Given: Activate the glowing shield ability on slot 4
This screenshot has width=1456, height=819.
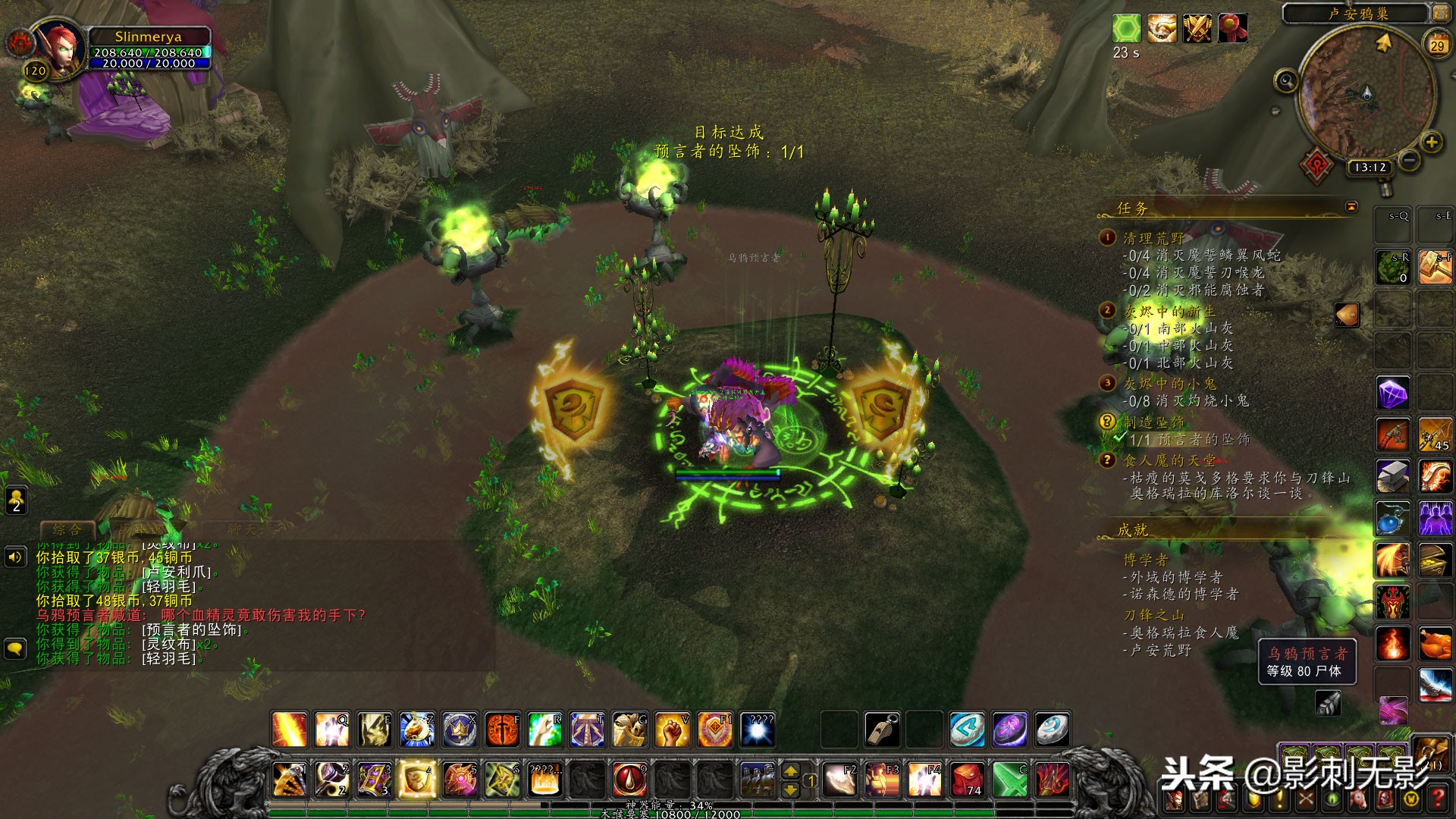Looking at the screenshot, I should point(416,779).
